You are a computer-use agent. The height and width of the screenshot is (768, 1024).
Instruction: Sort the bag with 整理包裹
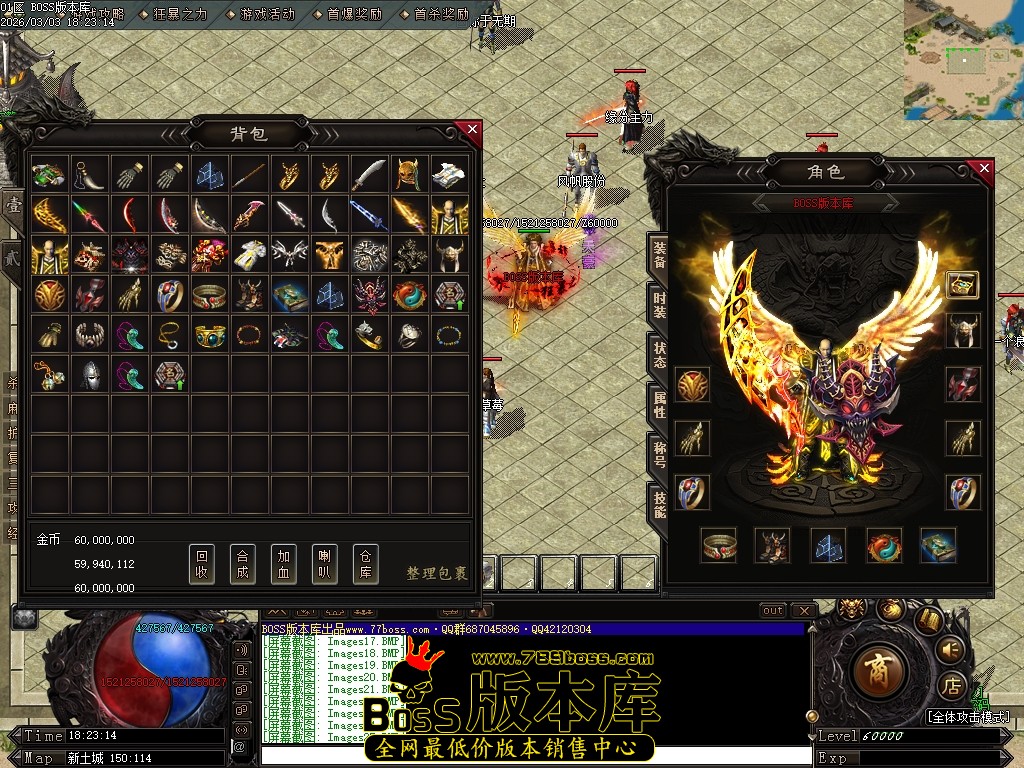tap(437, 573)
